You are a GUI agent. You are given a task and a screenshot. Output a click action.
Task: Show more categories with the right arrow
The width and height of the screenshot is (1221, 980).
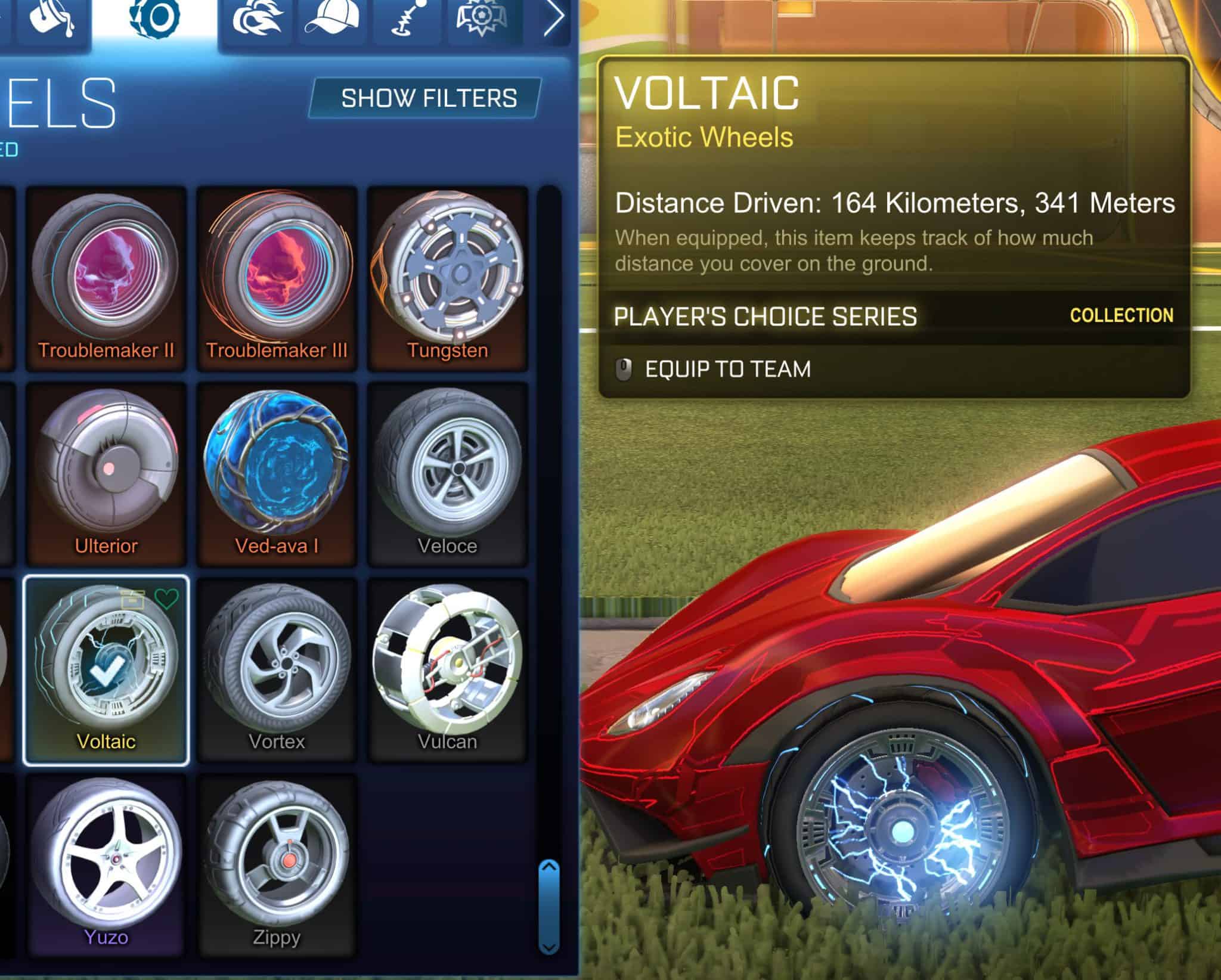coord(554,21)
